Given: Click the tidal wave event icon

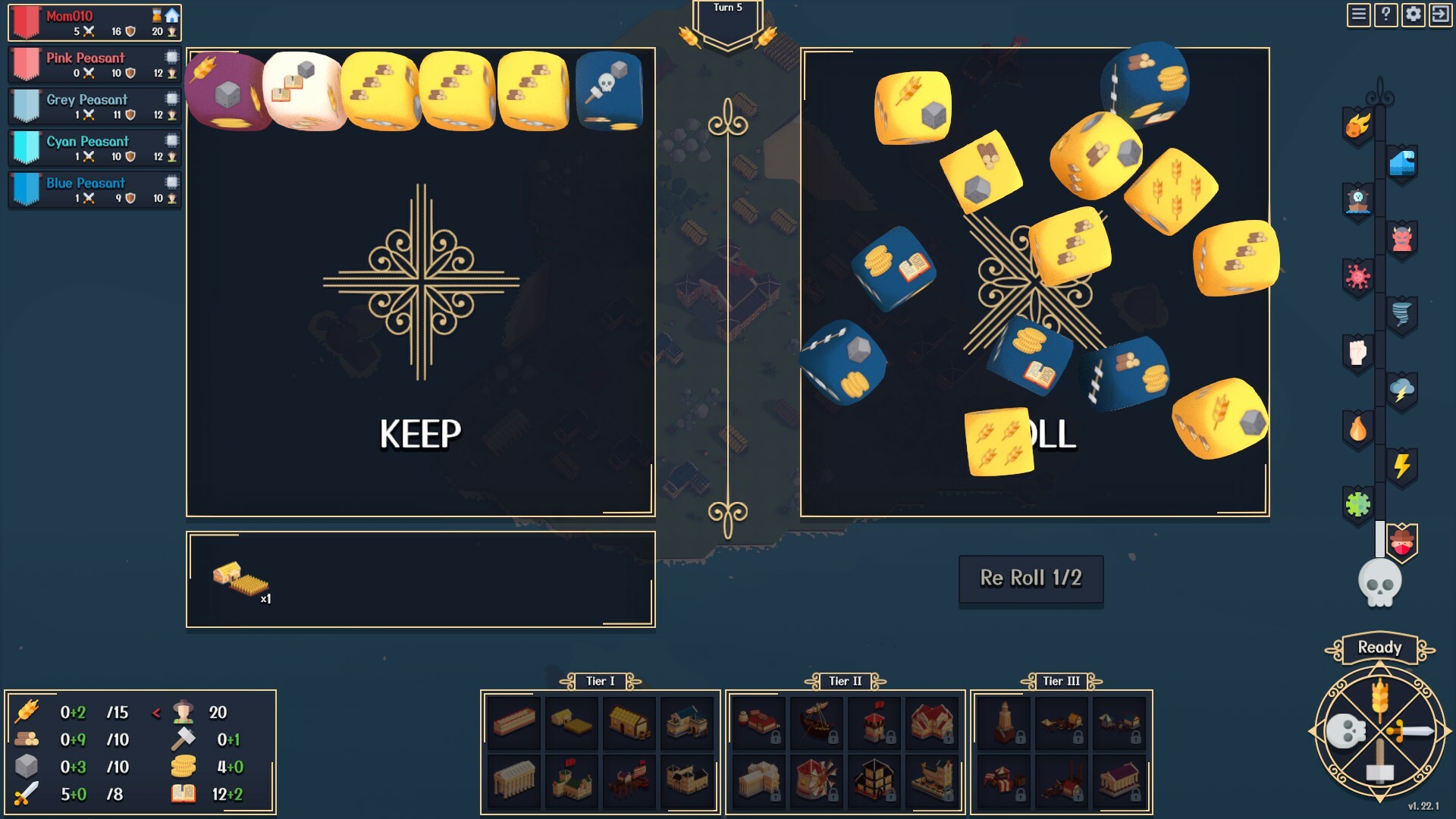Looking at the screenshot, I should click(1404, 163).
